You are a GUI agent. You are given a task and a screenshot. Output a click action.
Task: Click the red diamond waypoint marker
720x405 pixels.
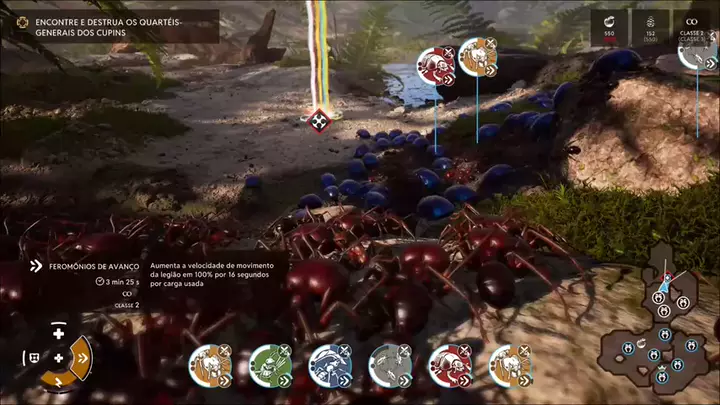point(319,121)
